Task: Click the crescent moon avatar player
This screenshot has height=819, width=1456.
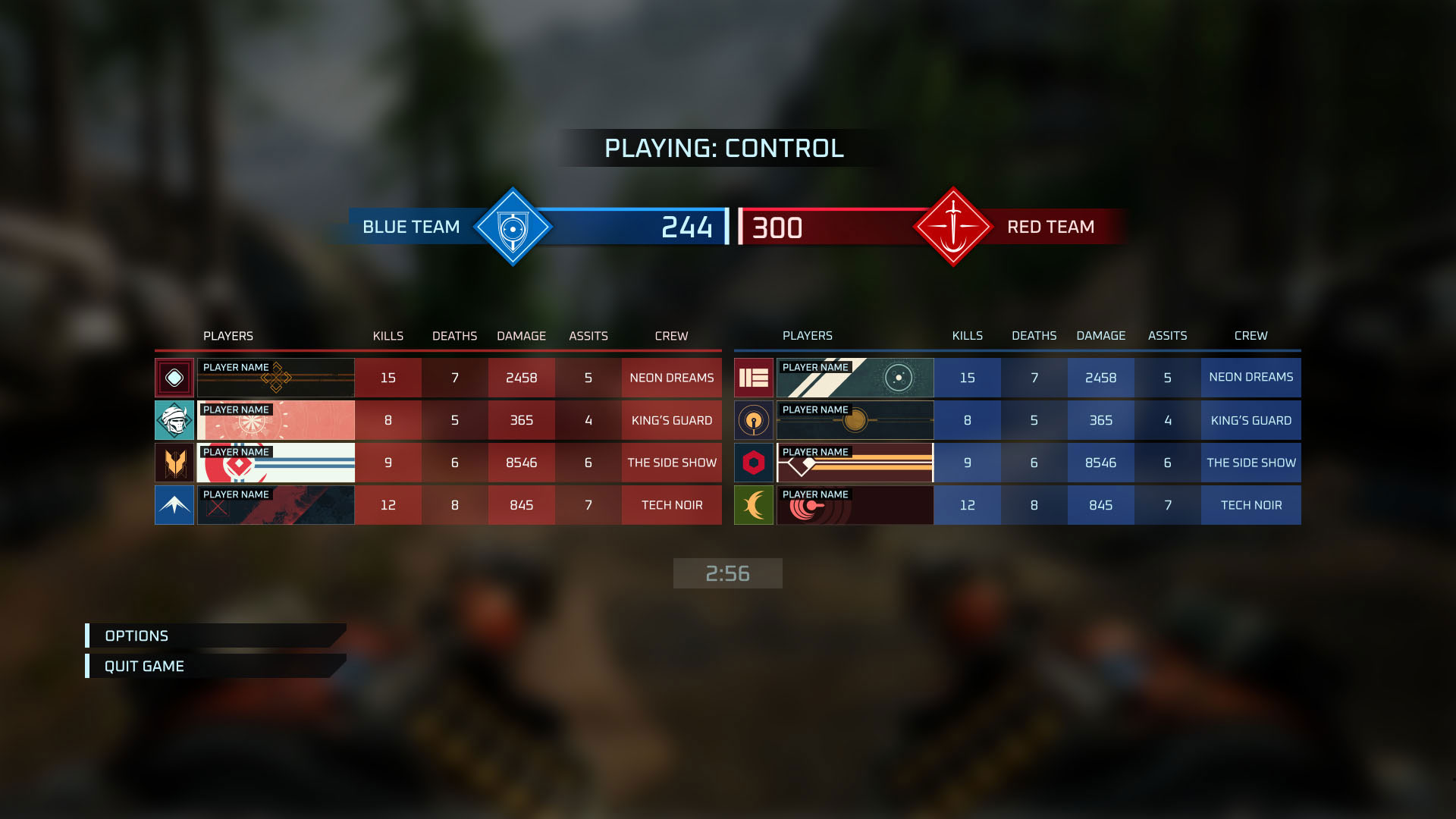Action: coord(754,505)
